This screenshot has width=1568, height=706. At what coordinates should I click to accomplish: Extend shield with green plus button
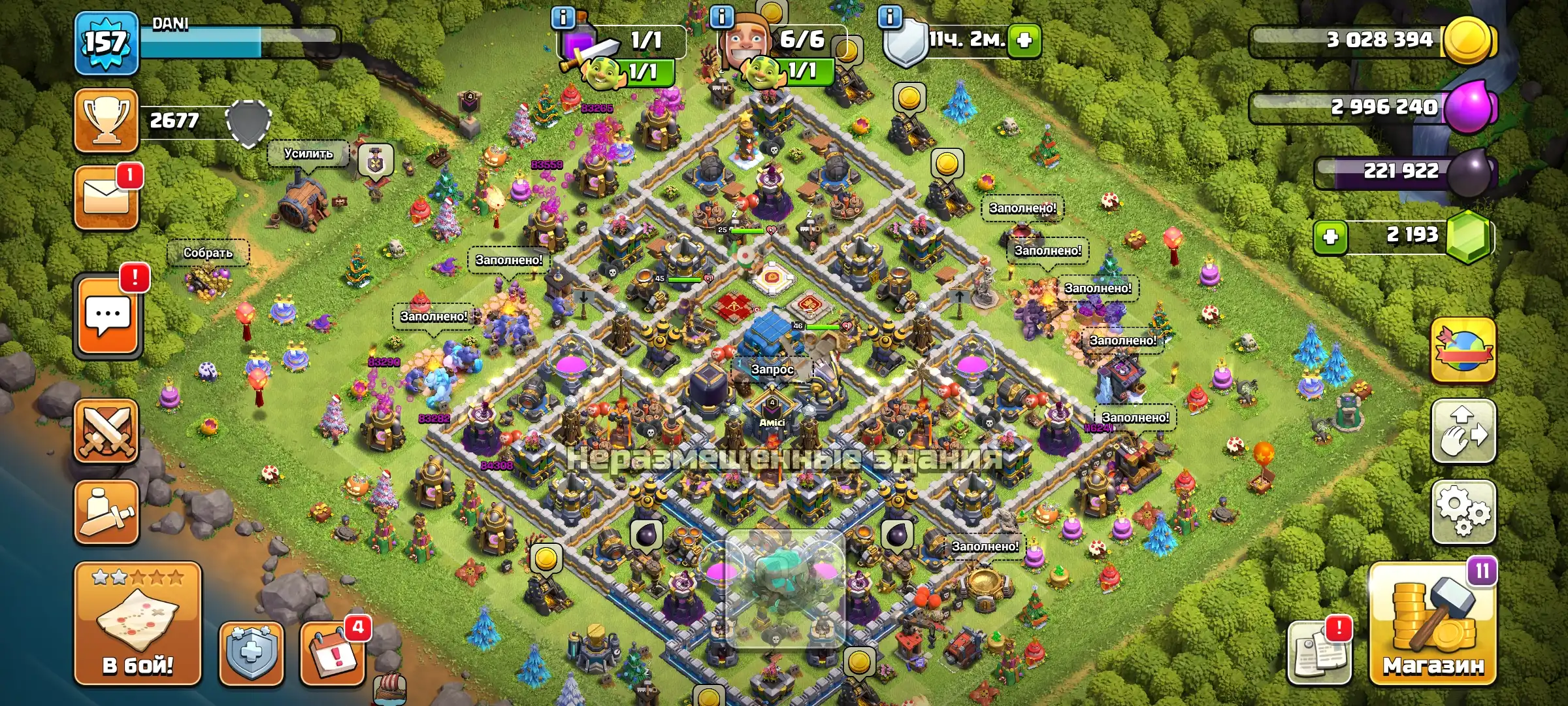click(x=1024, y=41)
